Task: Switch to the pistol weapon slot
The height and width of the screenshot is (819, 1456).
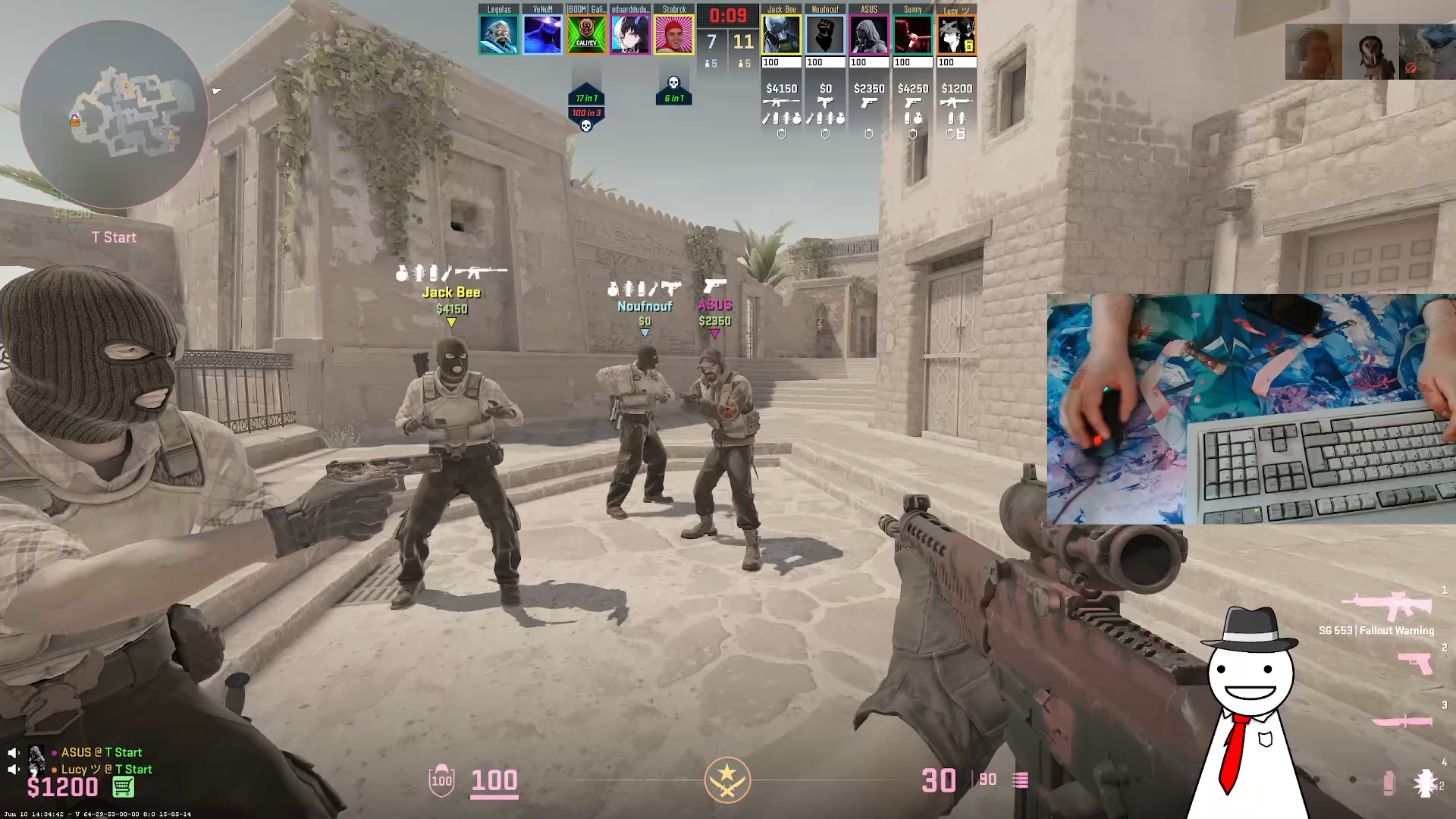Action: pyautogui.click(x=1415, y=664)
